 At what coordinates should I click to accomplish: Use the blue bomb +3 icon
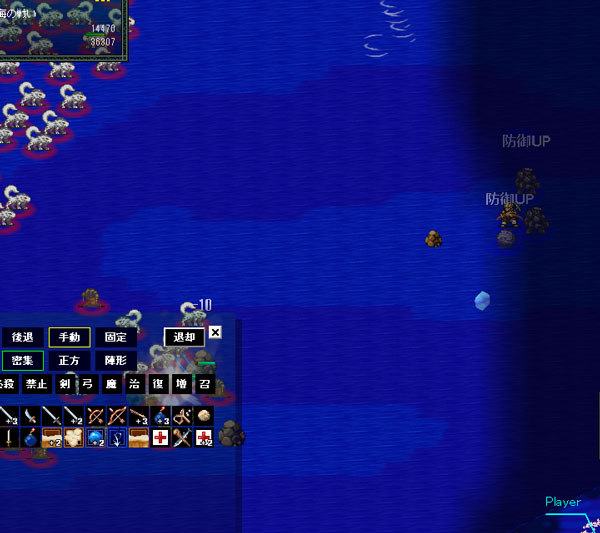(161, 415)
